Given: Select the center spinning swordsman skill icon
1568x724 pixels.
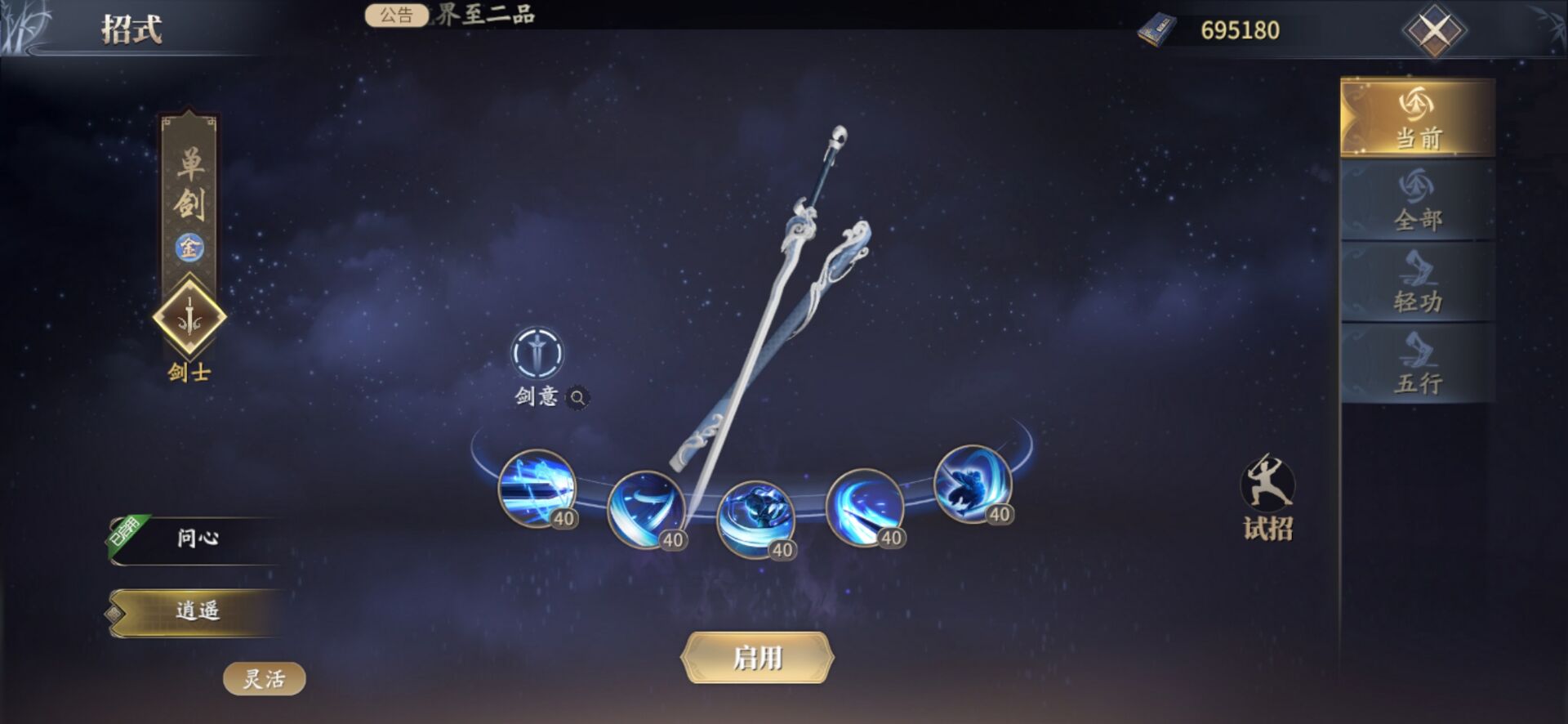Looking at the screenshot, I should [755, 519].
